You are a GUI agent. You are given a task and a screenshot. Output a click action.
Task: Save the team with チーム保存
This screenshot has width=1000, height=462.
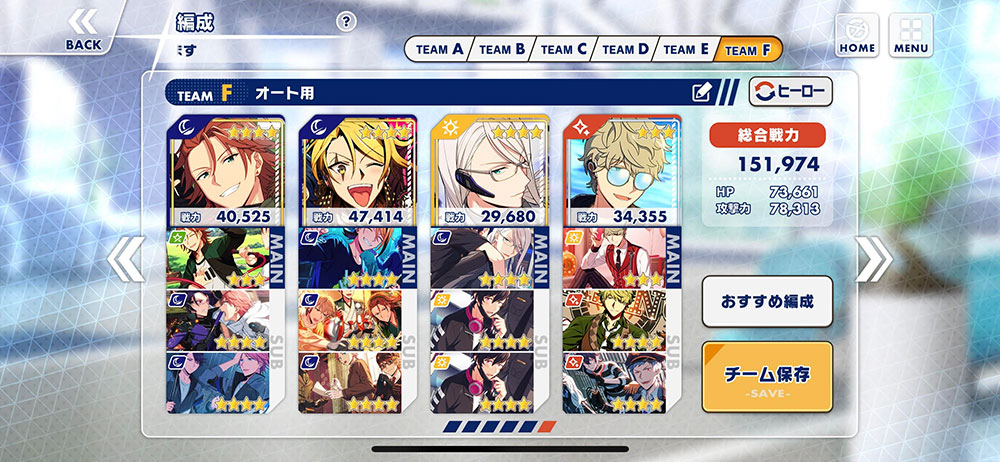(x=767, y=377)
